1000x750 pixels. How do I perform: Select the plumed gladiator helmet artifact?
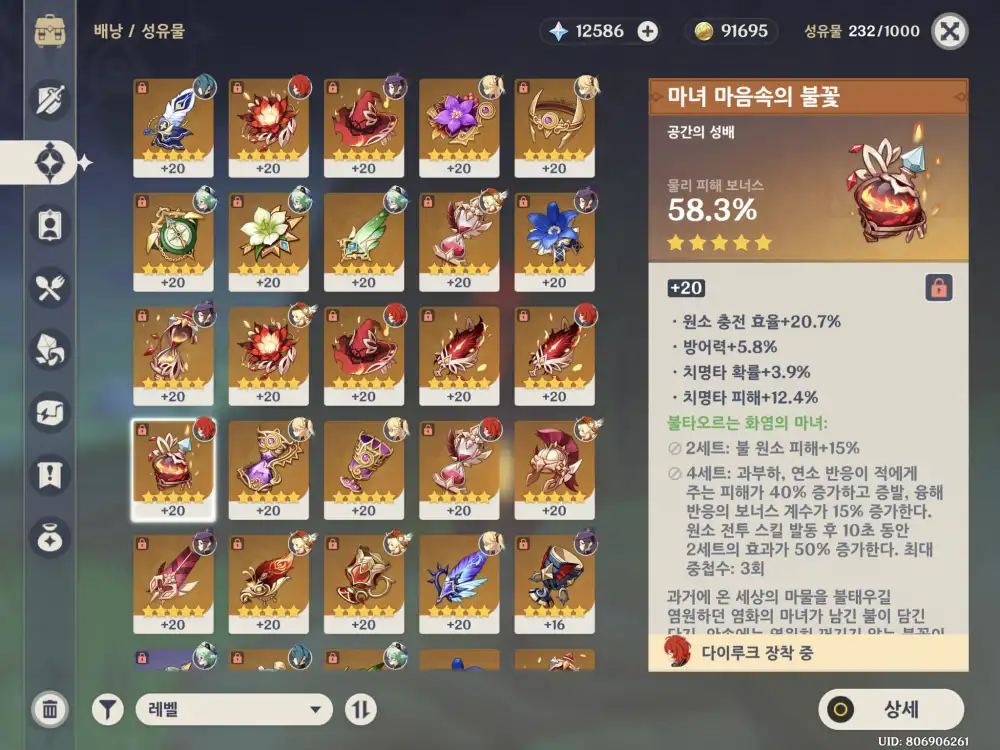[x=554, y=470]
